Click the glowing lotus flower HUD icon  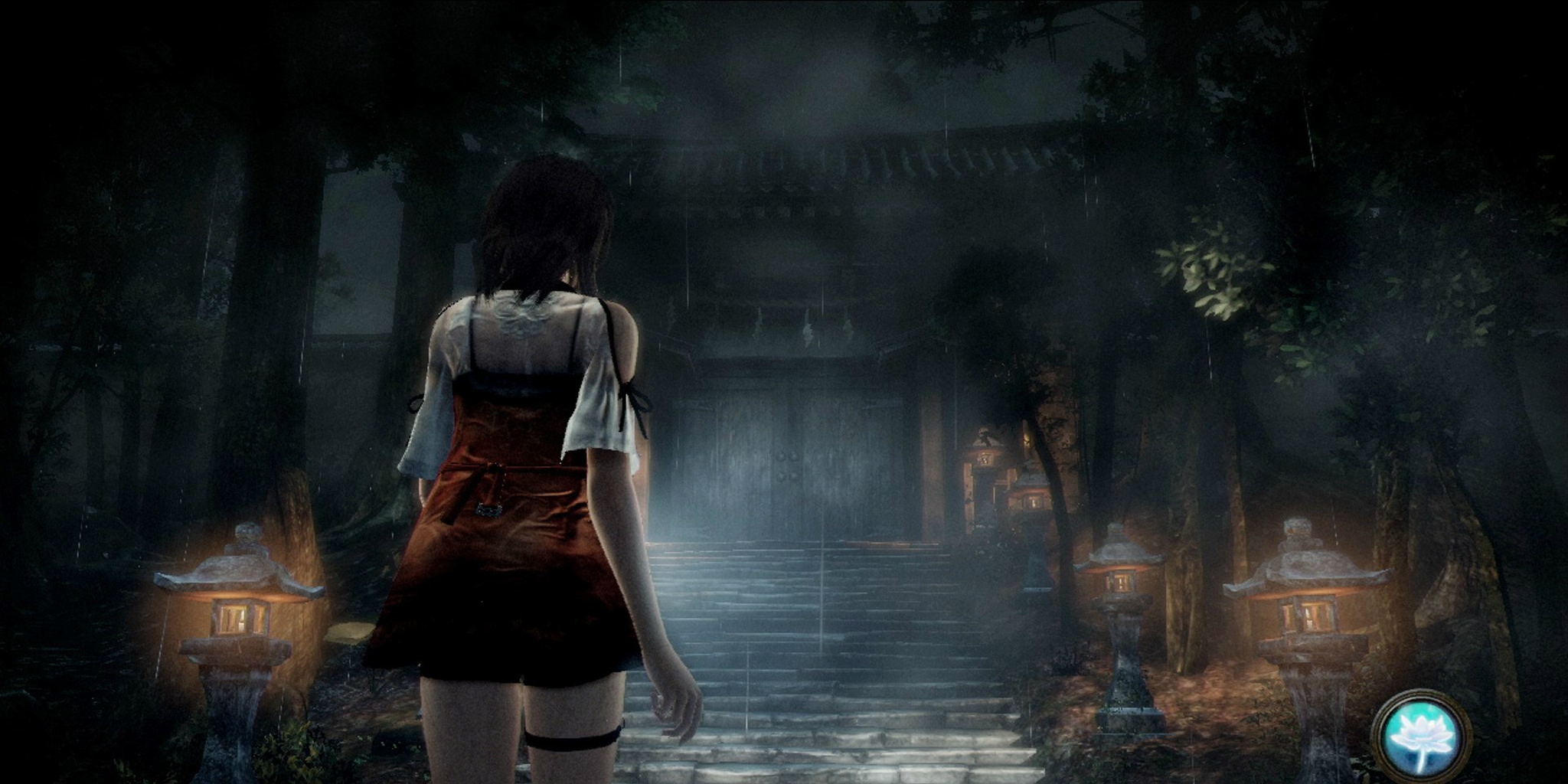point(1421,736)
